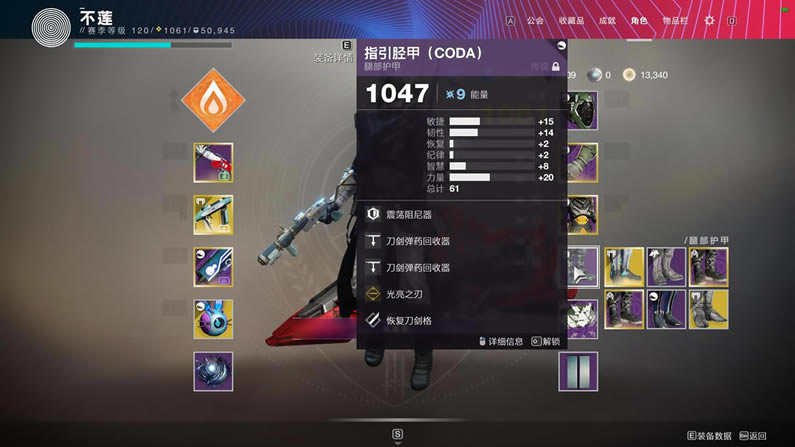This screenshot has height=447, width=795.
Task: Select the 角色 tab
Action: pyautogui.click(x=639, y=20)
